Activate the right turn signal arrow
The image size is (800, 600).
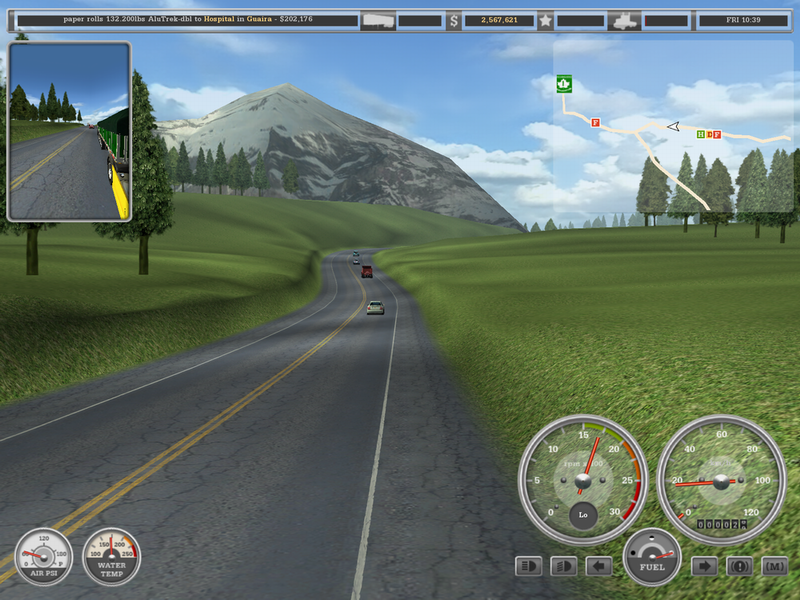705,566
